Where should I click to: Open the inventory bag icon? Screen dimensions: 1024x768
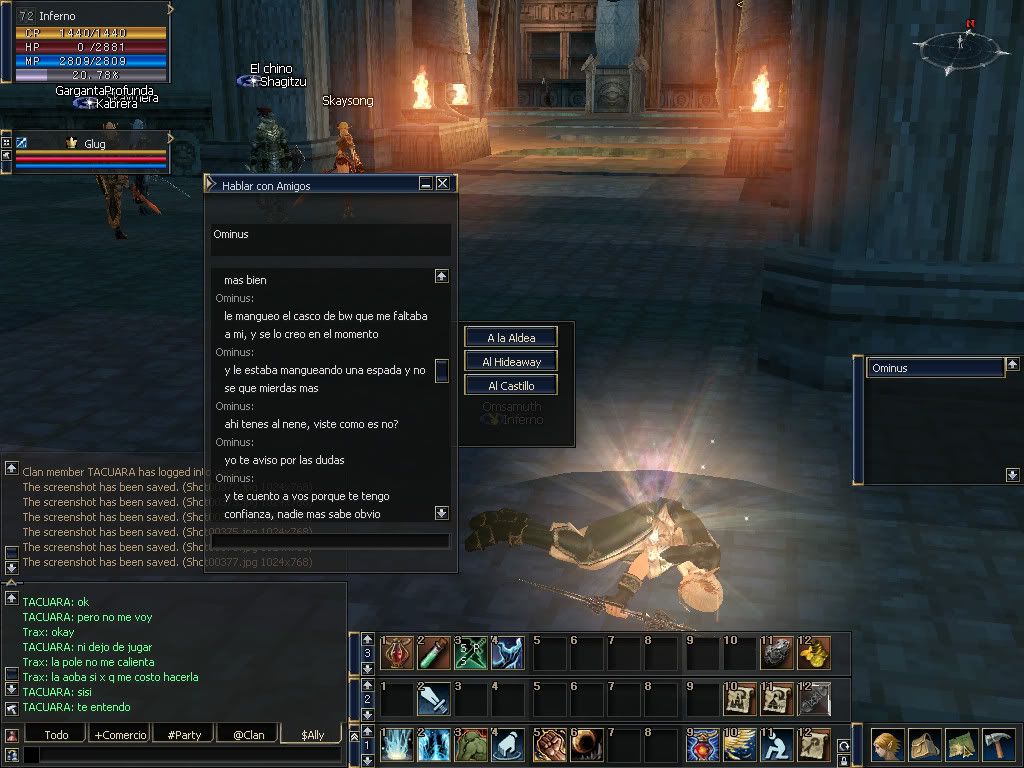pos(921,746)
